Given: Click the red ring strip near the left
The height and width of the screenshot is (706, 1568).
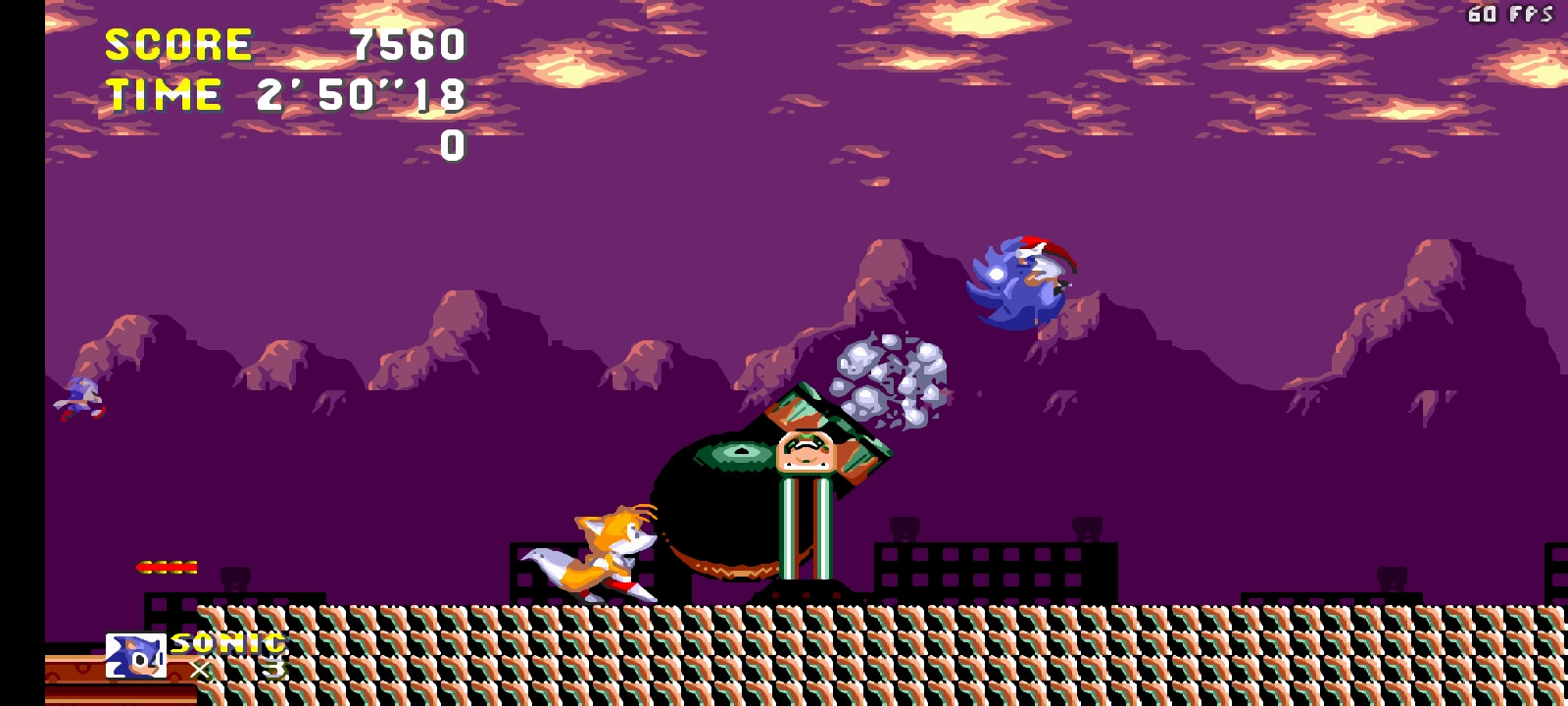Looking at the screenshot, I should tap(169, 566).
